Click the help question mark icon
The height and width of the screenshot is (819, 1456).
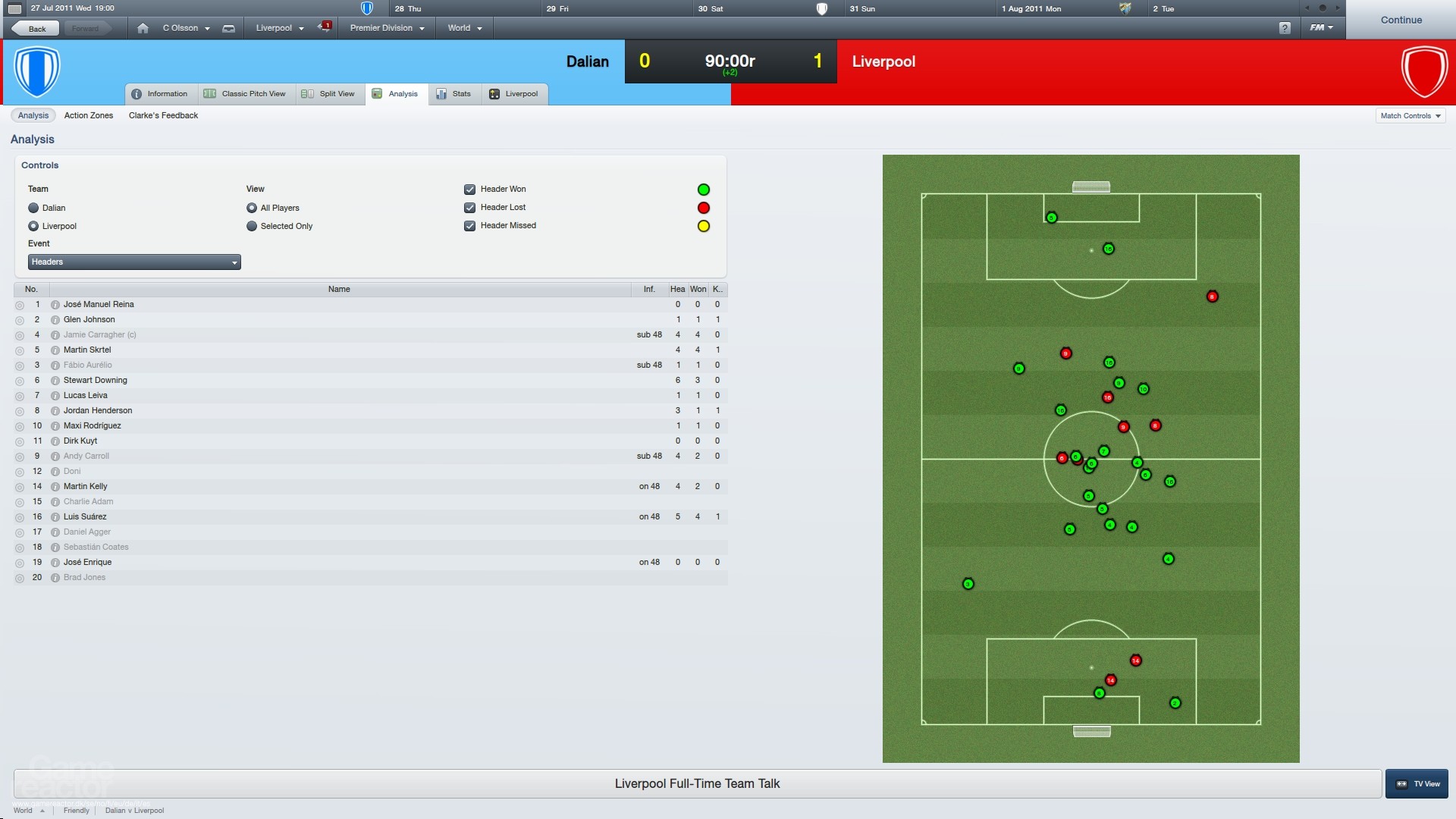(x=1285, y=27)
